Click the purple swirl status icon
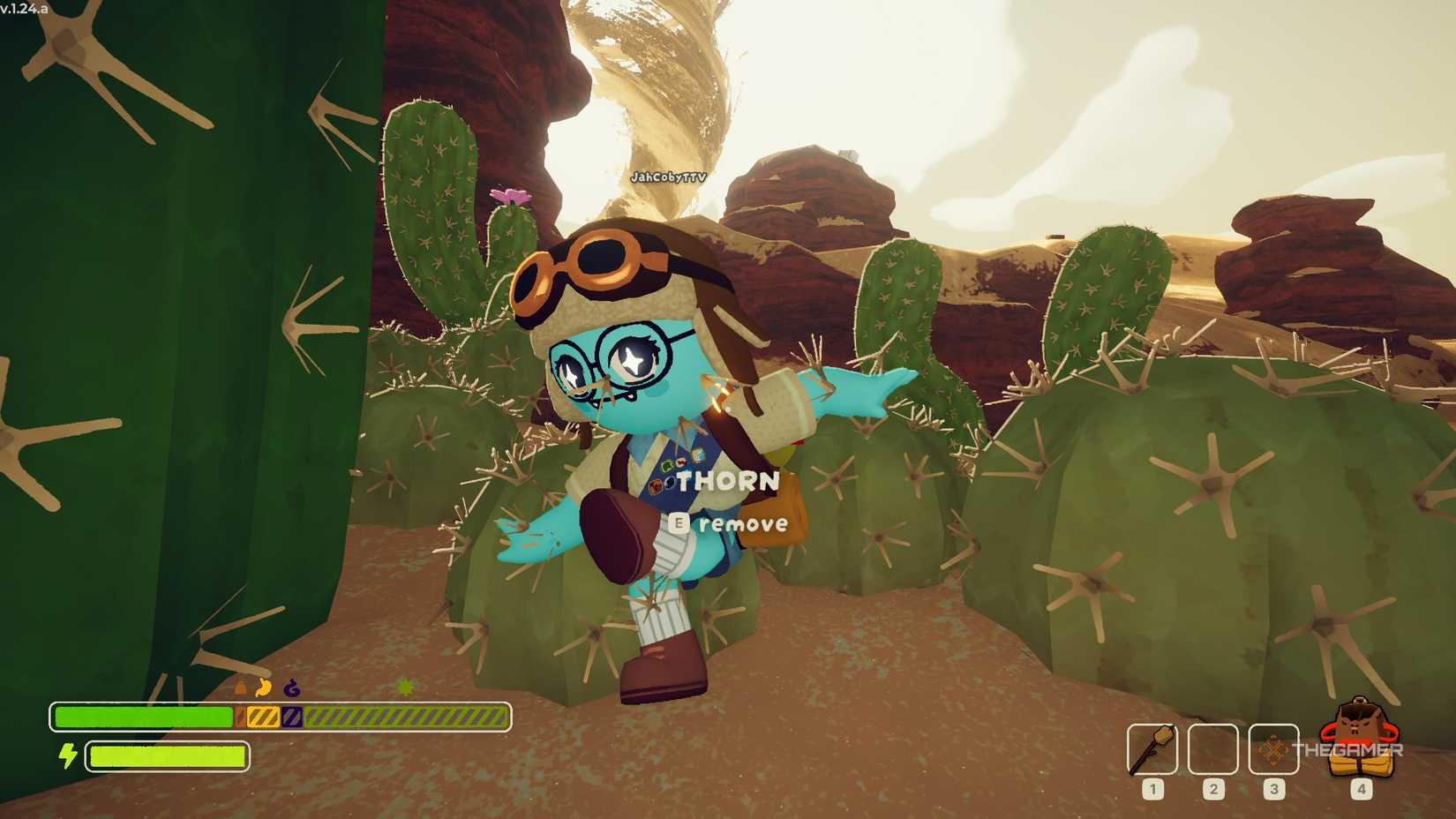1456x819 pixels. tap(291, 687)
